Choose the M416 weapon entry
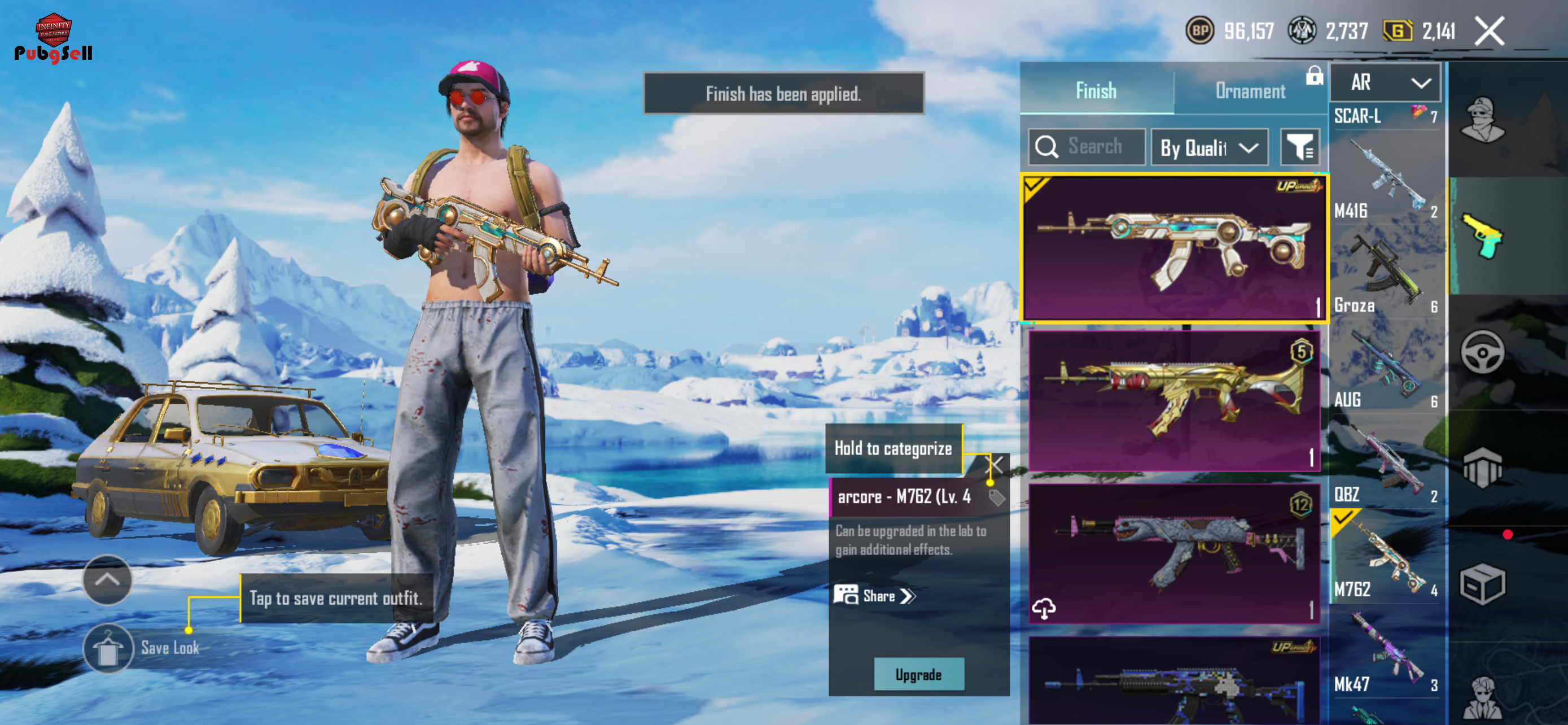 1385,182
